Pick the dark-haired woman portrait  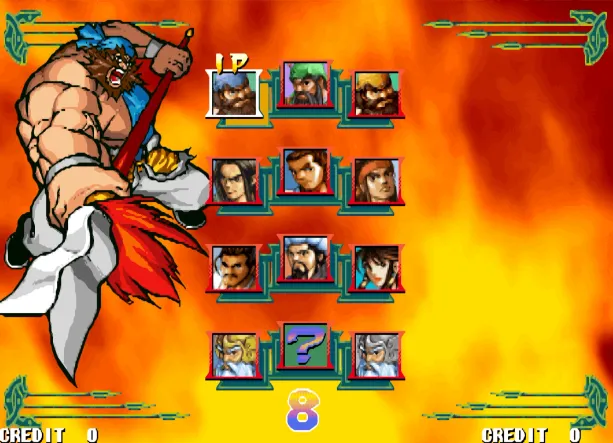pyautogui.click(x=377, y=267)
